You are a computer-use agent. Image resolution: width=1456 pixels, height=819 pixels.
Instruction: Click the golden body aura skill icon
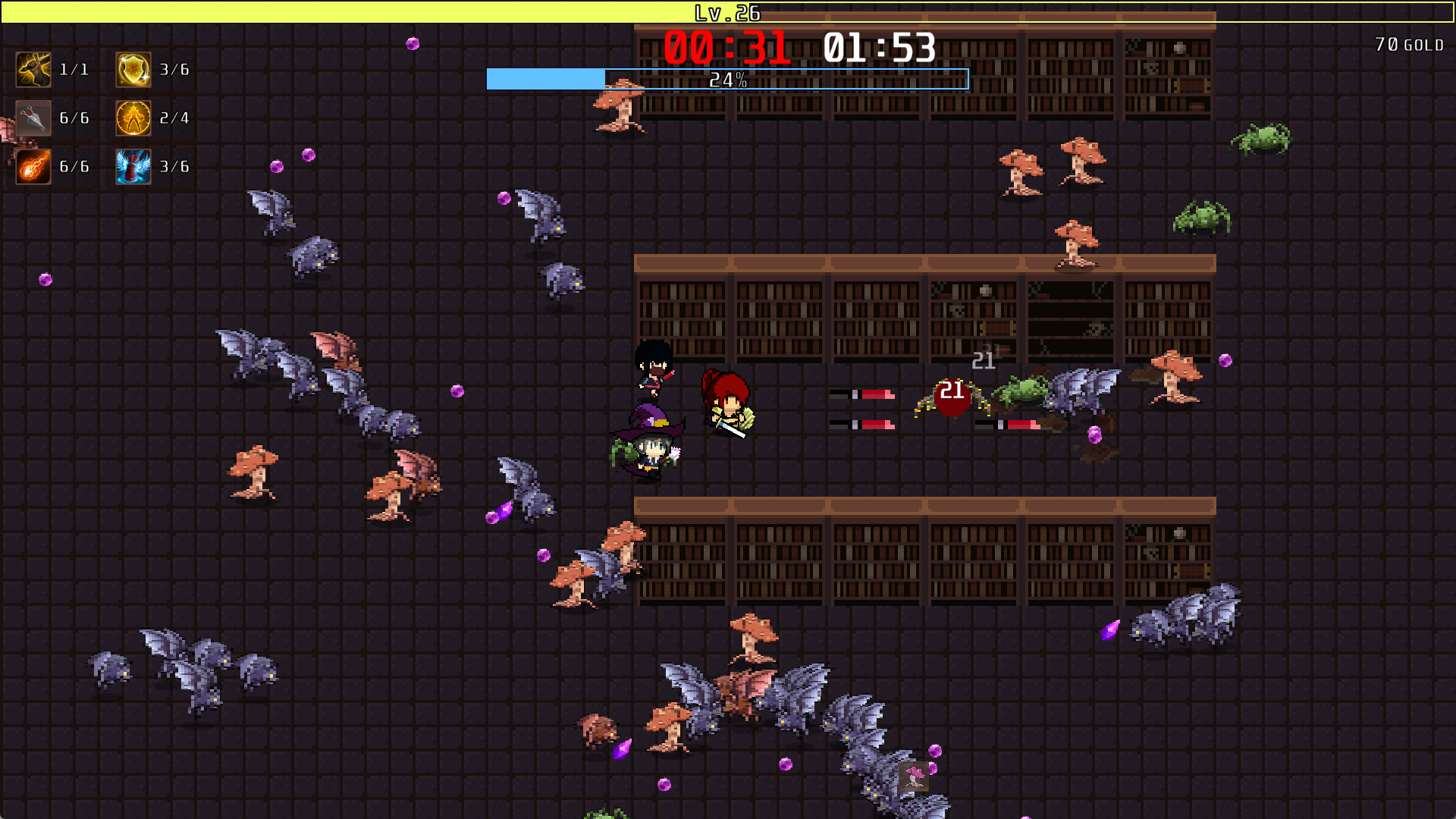pyautogui.click(x=133, y=118)
